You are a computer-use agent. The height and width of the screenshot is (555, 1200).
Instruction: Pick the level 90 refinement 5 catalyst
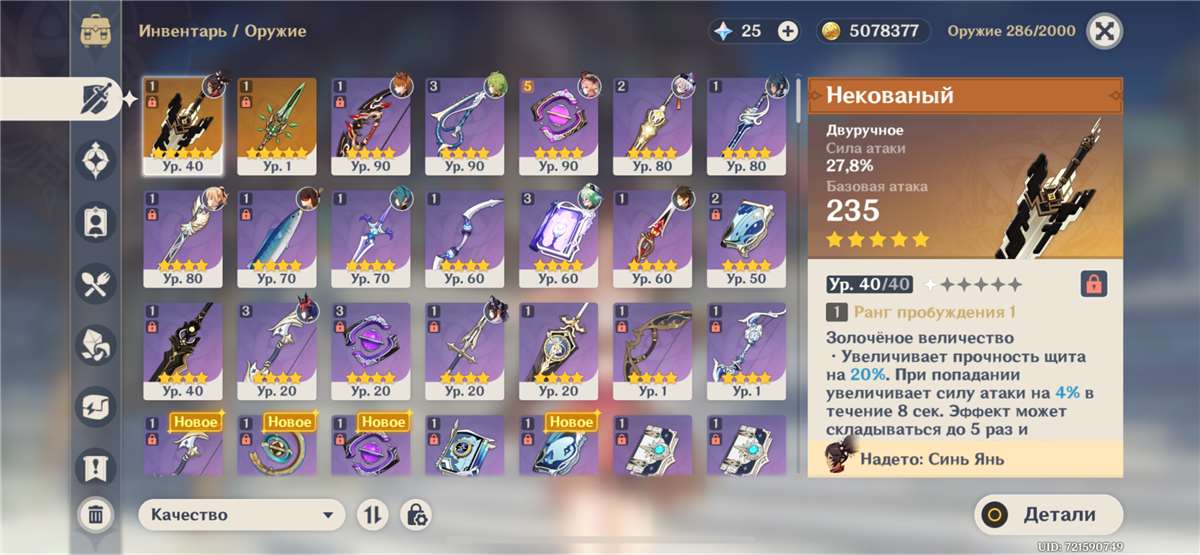pyautogui.click(x=558, y=126)
